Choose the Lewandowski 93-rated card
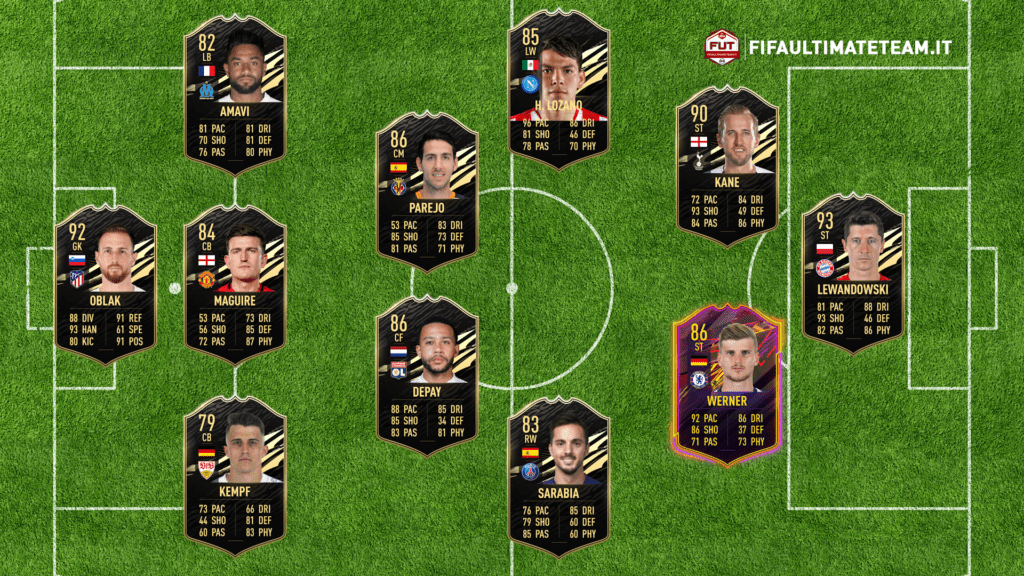The height and width of the screenshot is (576, 1024). [x=853, y=272]
